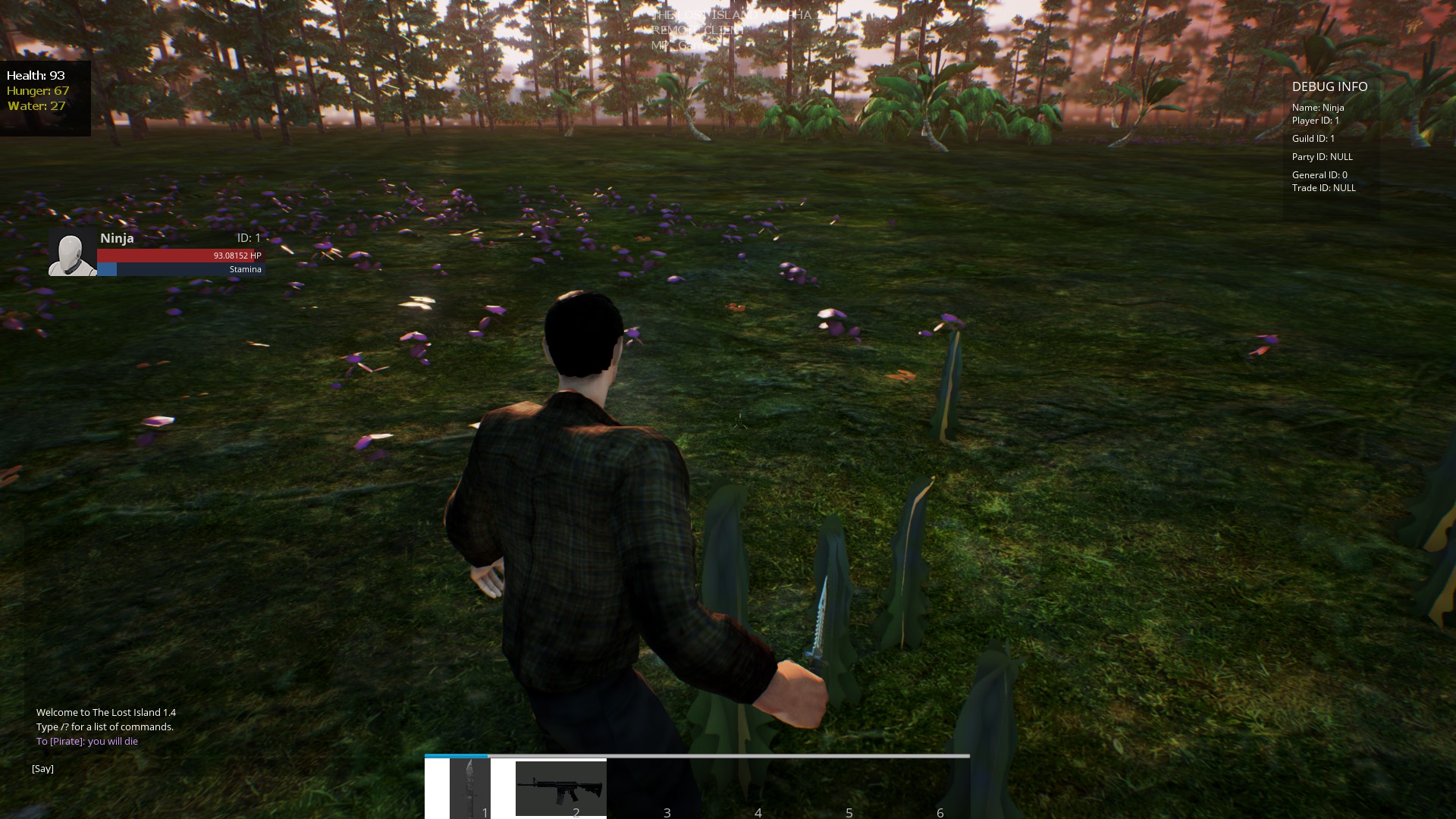Expand the DEBUG INFO panel

(x=1329, y=86)
